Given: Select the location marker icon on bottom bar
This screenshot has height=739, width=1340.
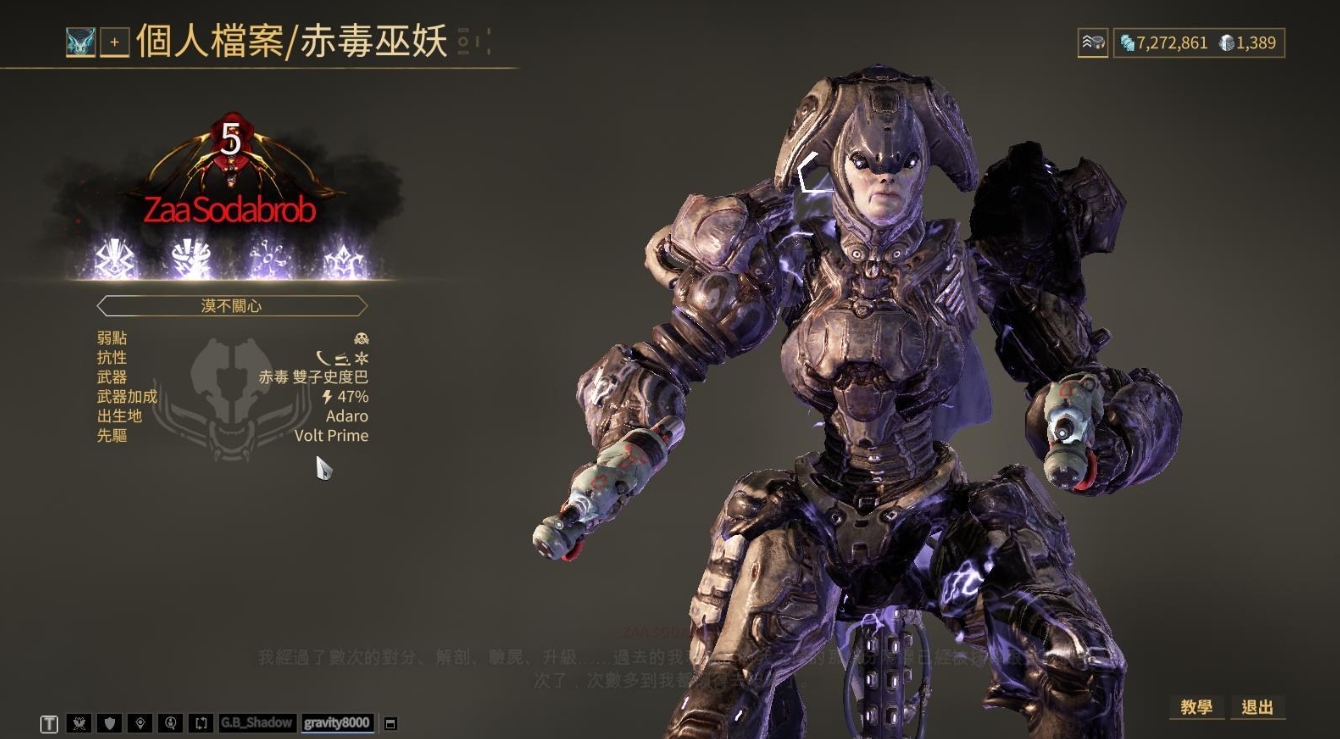Looking at the screenshot, I should [140, 722].
